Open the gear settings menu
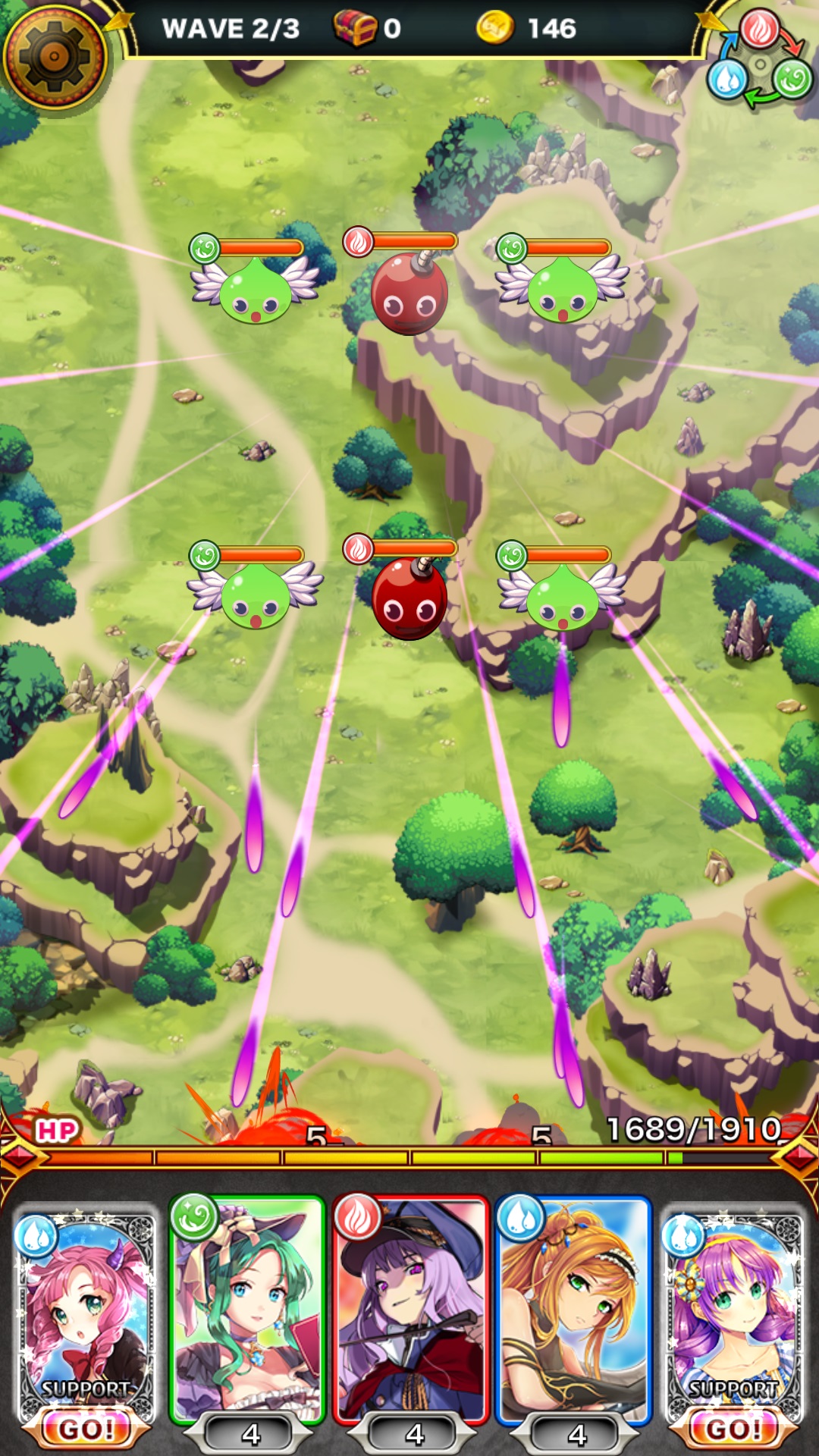The width and height of the screenshot is (819, 1456). (55, 56)
